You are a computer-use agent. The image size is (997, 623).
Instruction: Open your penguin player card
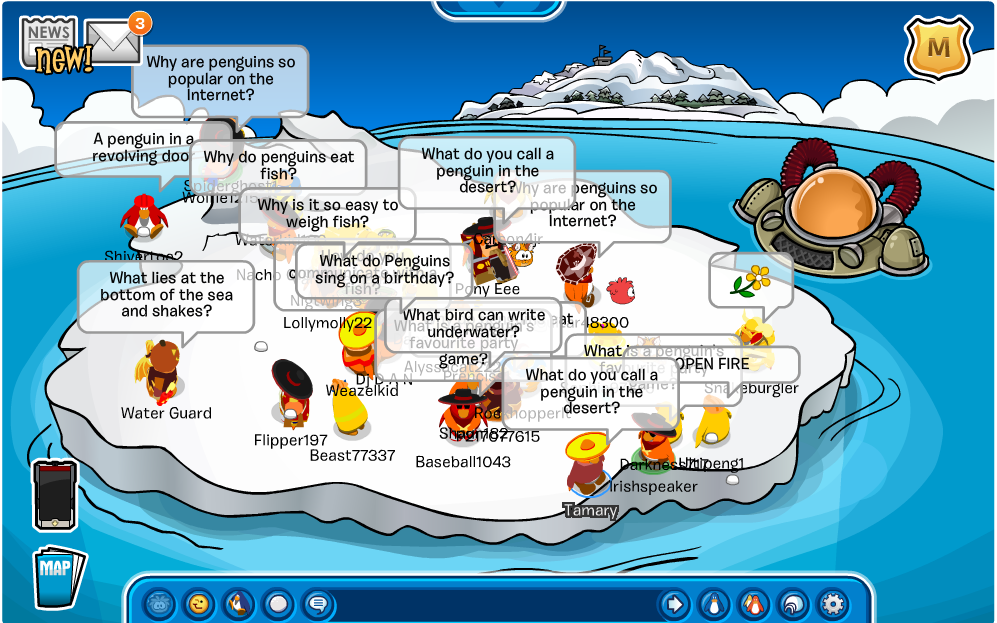tap(713, 604)
